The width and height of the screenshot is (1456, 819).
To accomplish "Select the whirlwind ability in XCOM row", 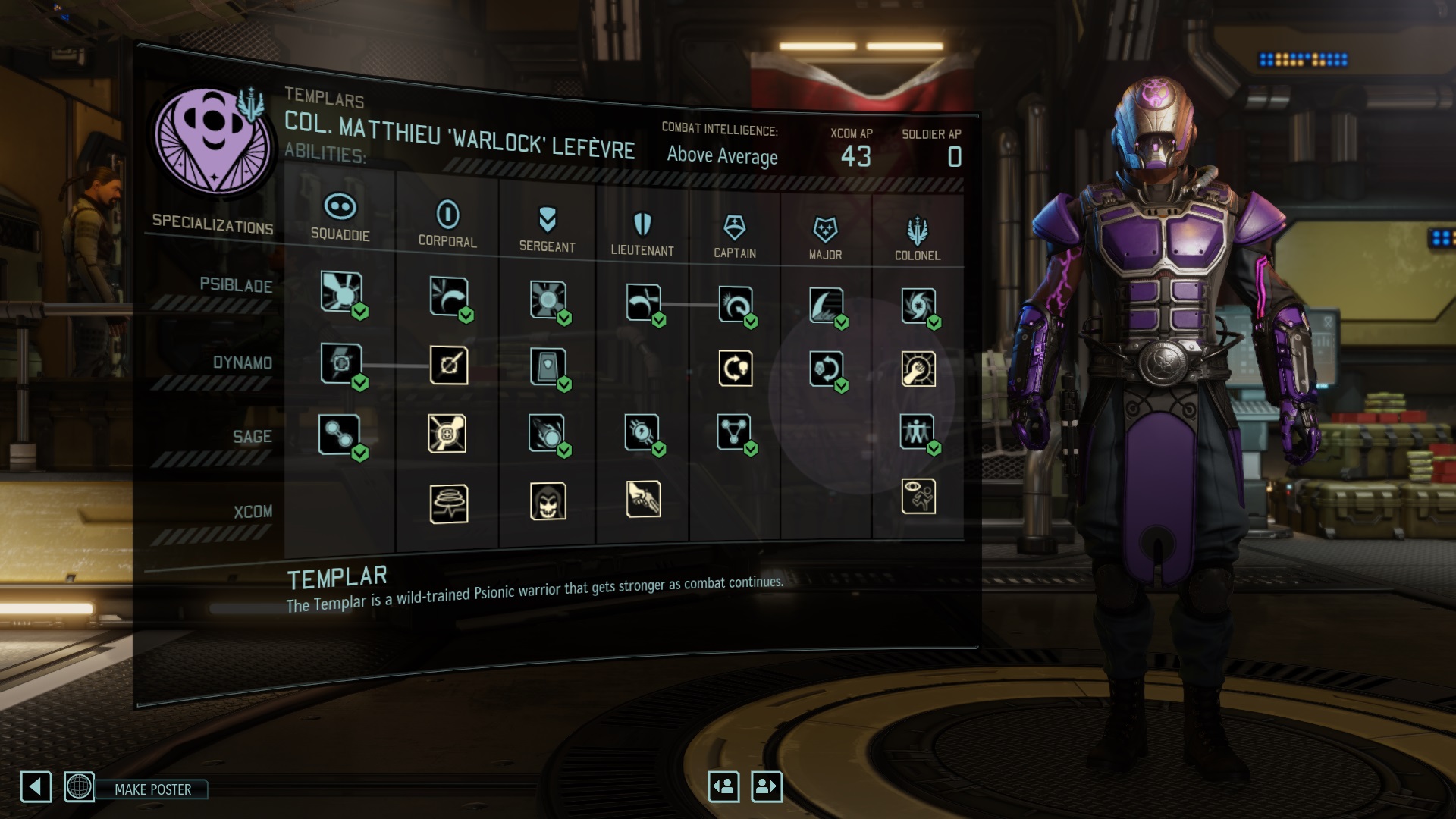I will (448, 504).
